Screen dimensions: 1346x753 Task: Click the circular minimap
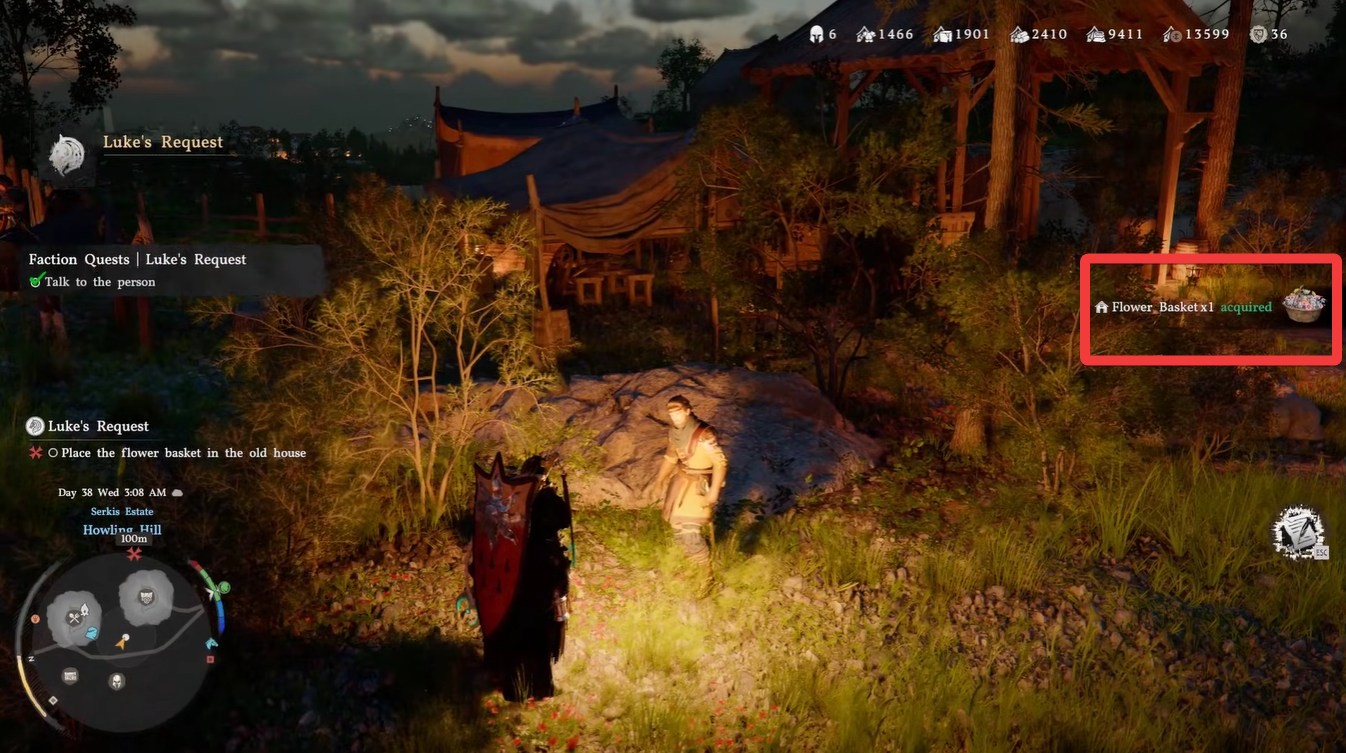click(119, 639)
